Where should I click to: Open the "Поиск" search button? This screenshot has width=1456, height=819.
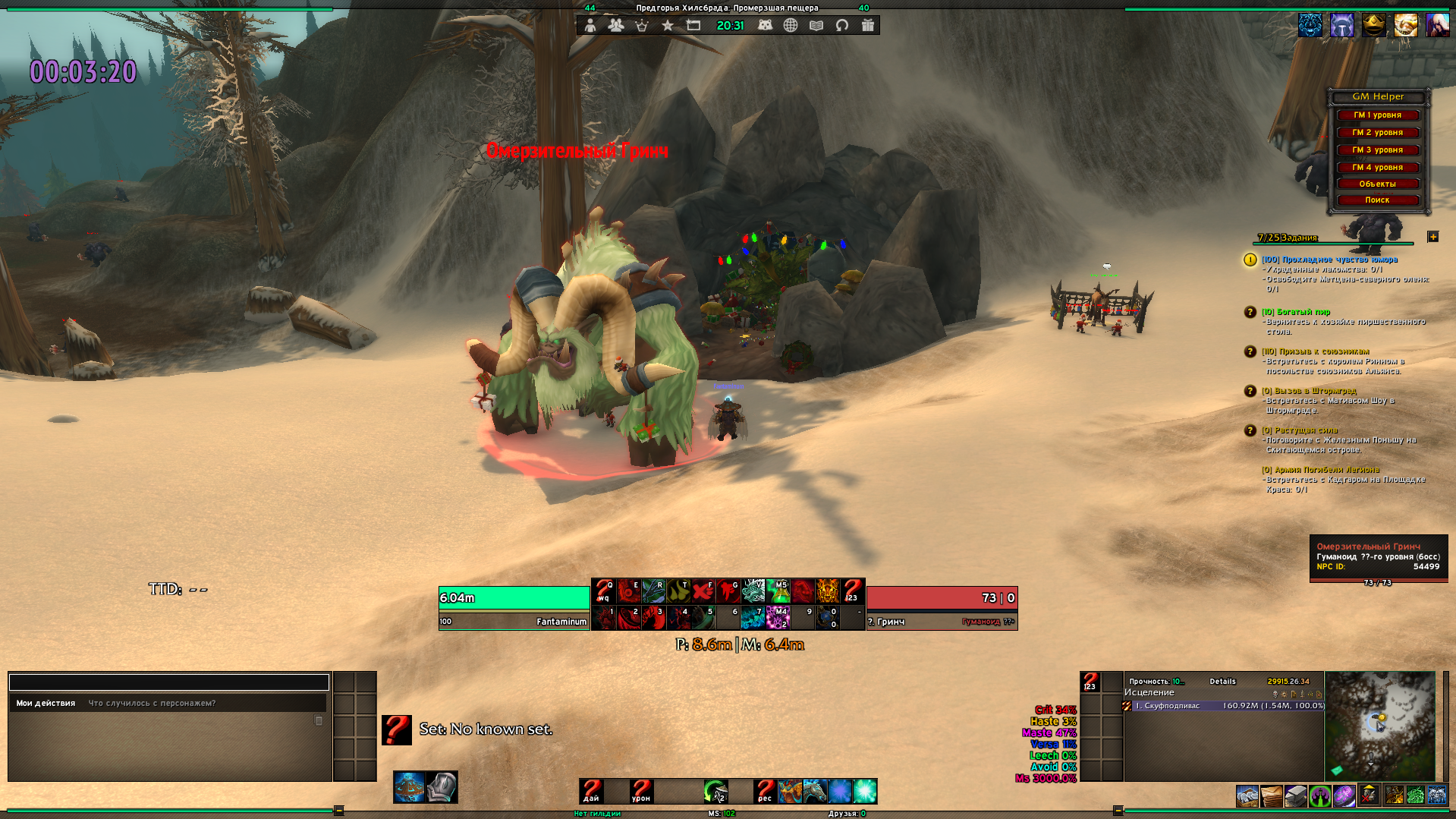pos(1377,200)
